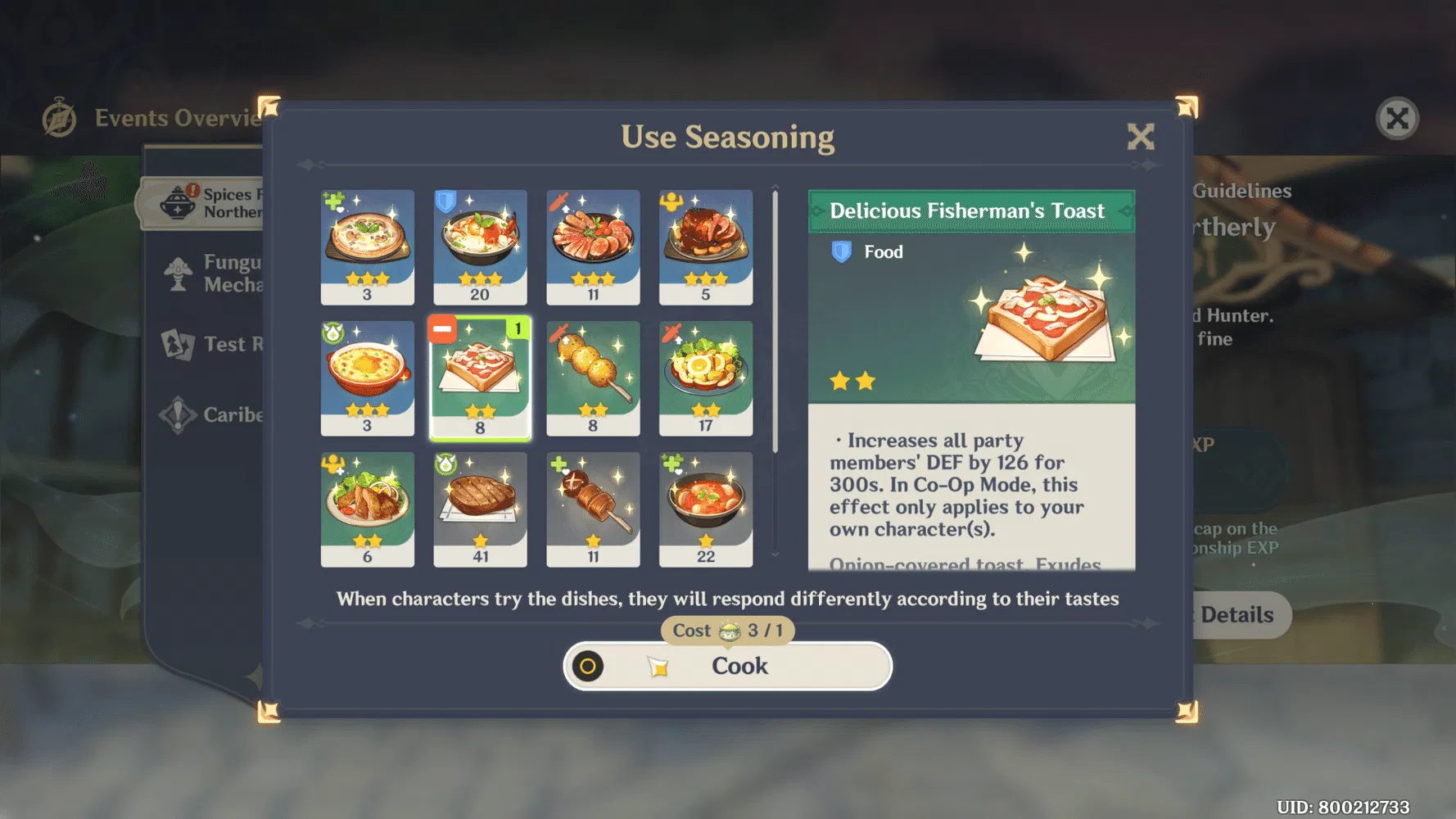
Task: Select the grilled steak showing 41
Action: pyautogui.click(x=481, y=508)
